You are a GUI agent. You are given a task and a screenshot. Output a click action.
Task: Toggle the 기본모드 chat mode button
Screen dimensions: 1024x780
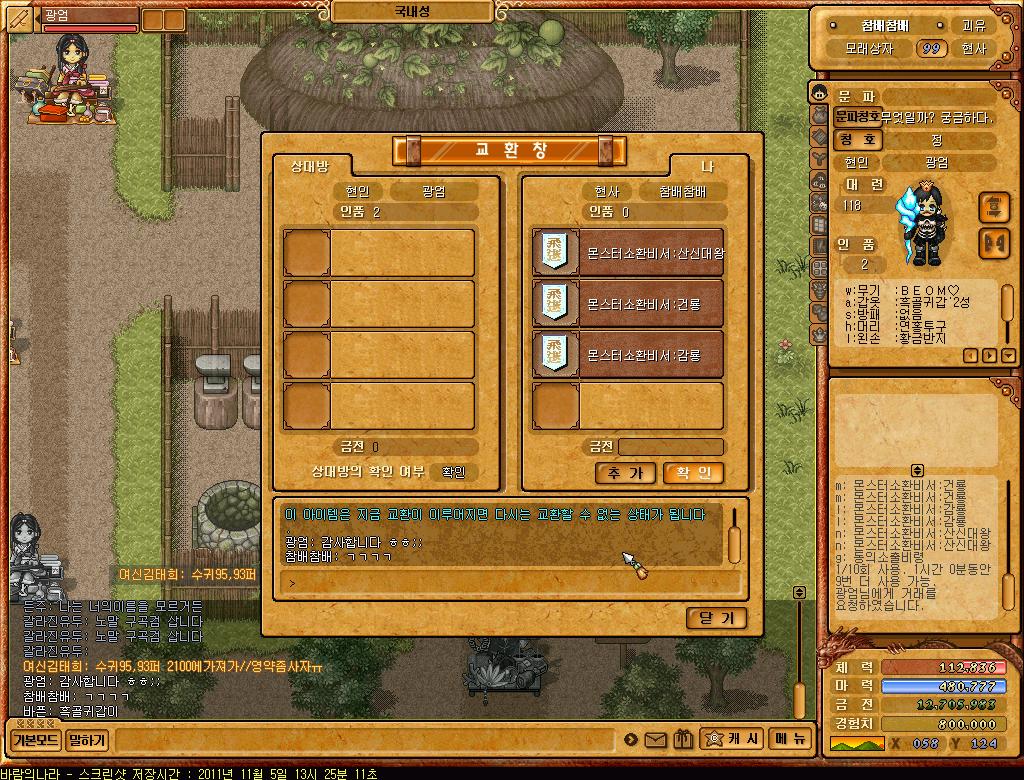click(x=34, y=741)
